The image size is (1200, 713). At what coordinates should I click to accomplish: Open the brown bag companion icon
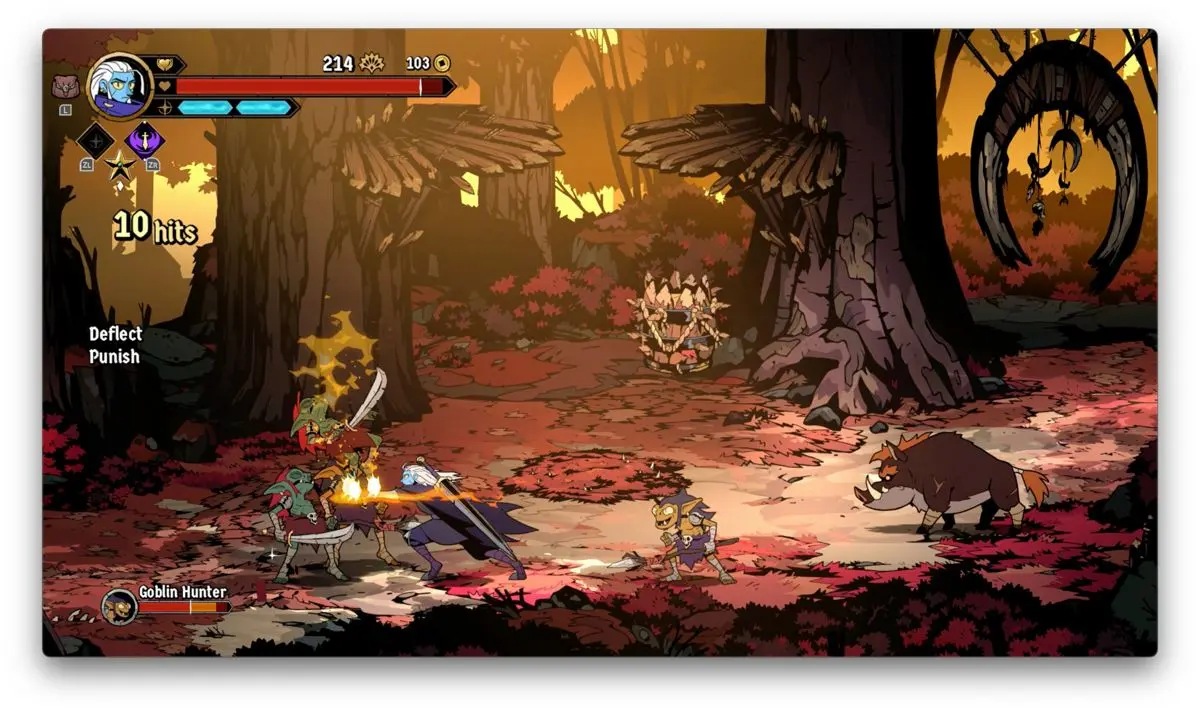[65, 85]
